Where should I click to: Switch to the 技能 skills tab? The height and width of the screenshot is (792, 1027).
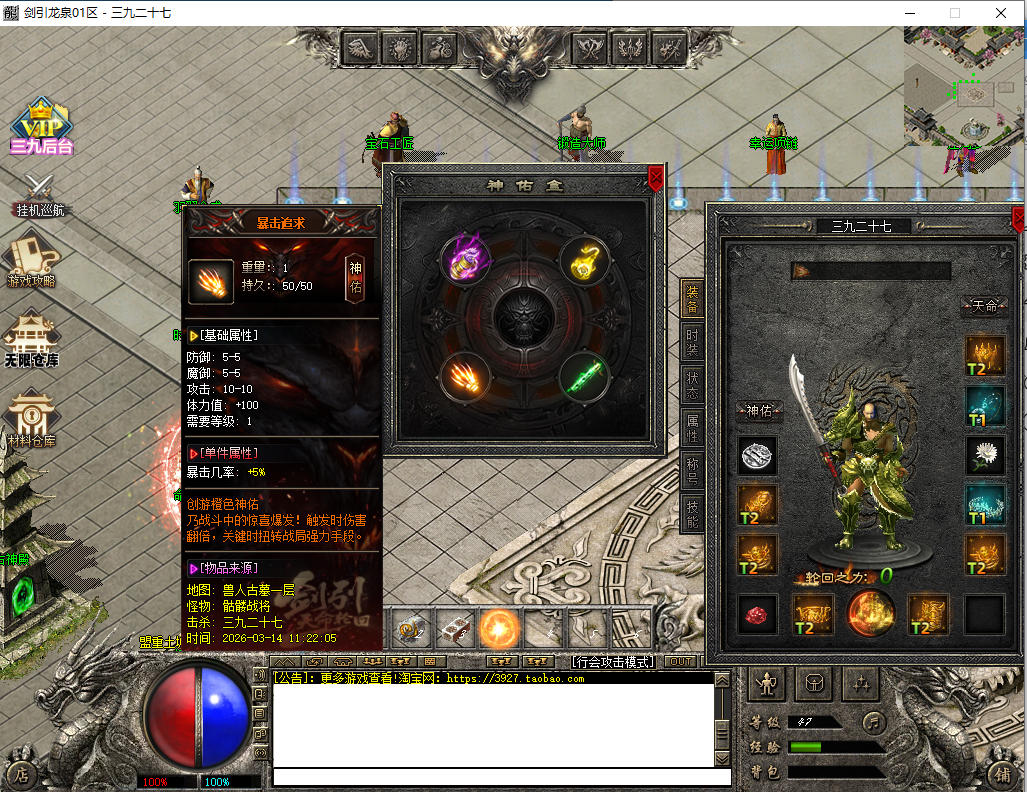[x=692, y=515]
